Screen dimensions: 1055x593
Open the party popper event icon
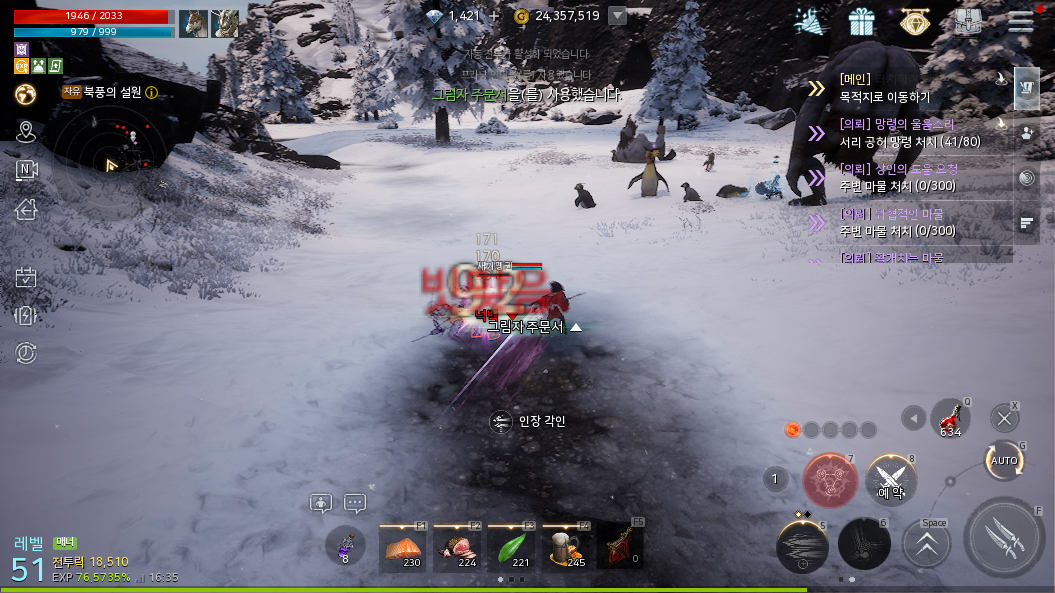tap(809, 21)
